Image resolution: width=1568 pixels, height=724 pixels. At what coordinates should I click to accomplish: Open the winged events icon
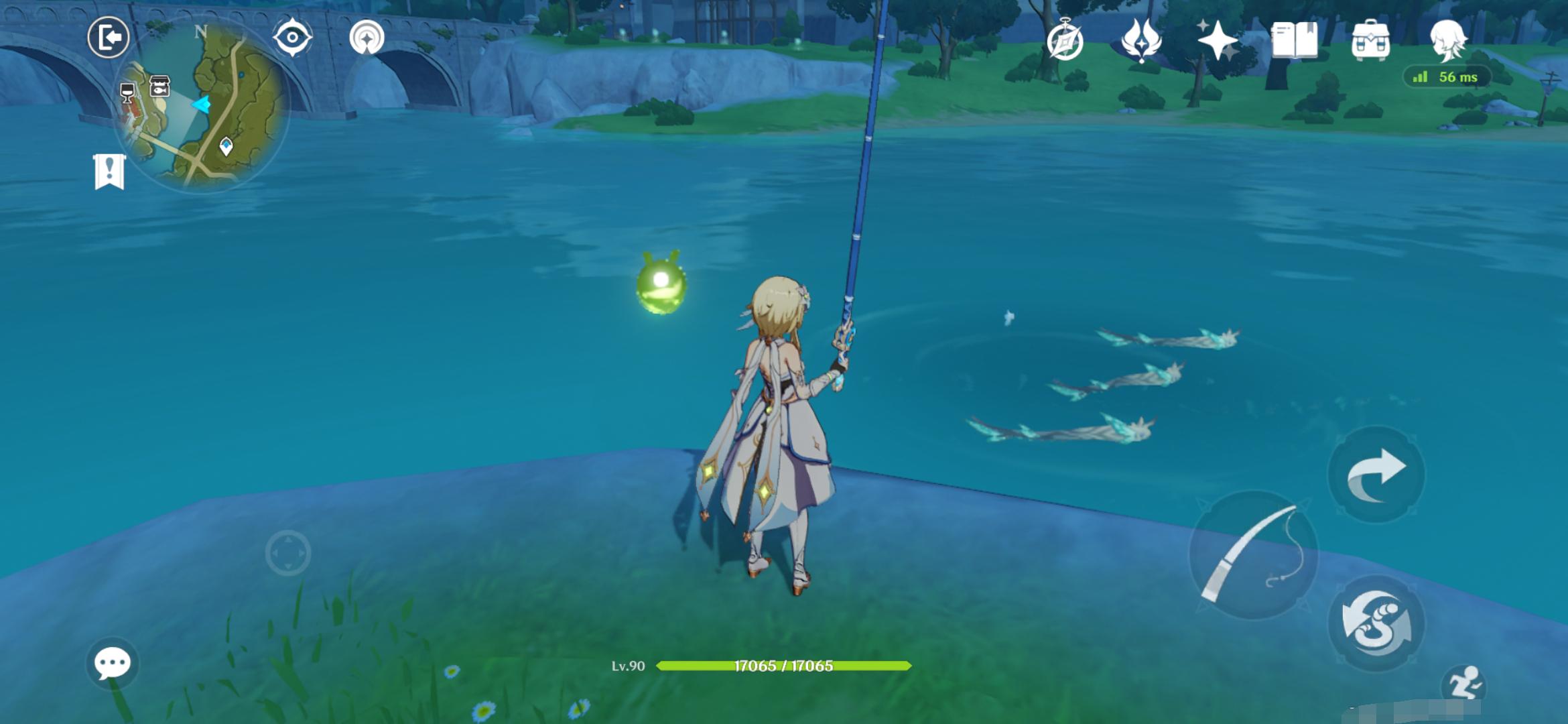click(1141, 40)
